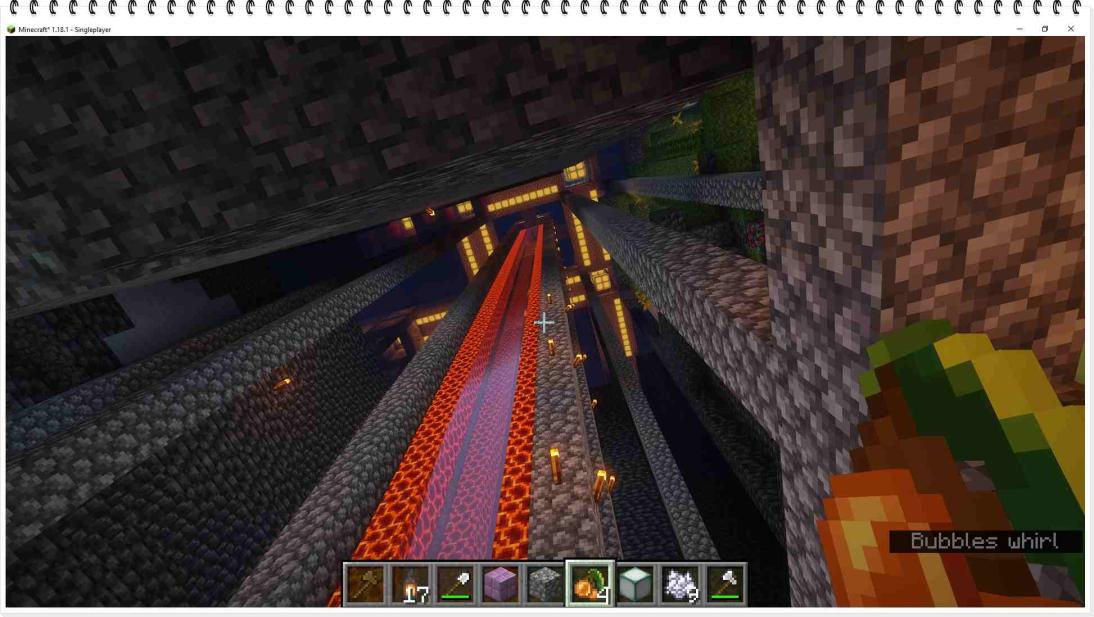Choose the glass block hotbar slot

[x=633, y=584]
